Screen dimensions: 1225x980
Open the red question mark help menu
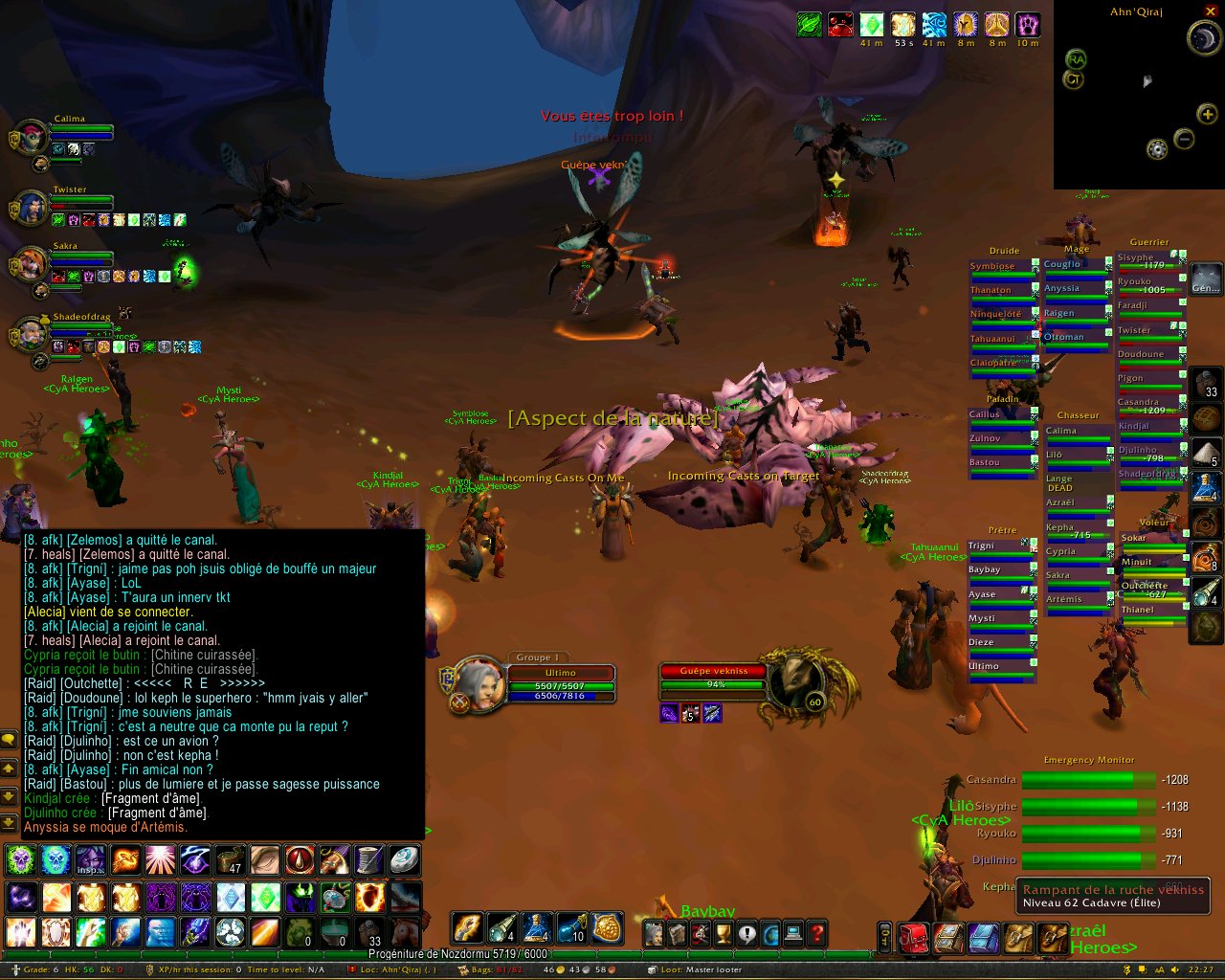816,933
